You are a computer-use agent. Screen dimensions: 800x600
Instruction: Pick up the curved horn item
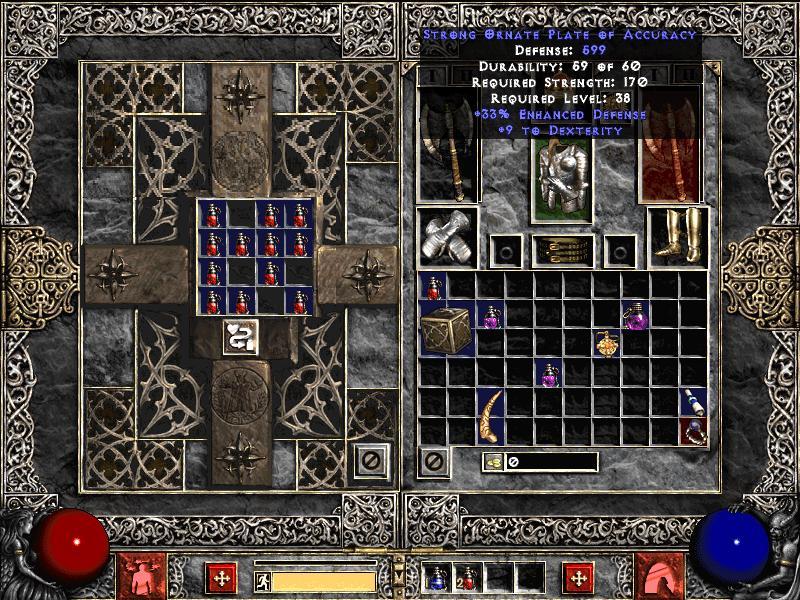pyautogui.click(x=490, y=416)
